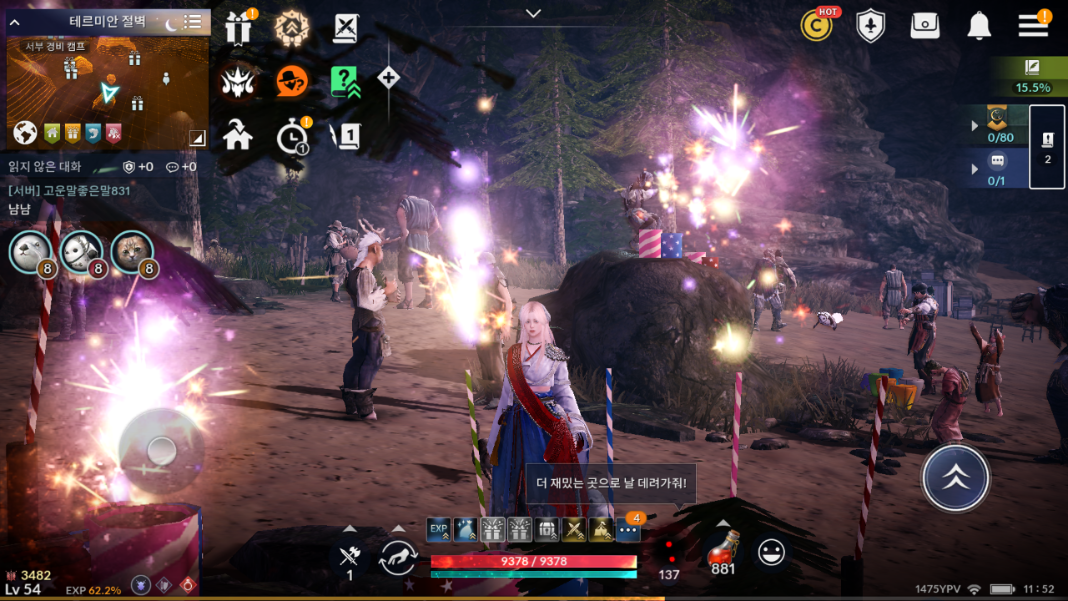Open the inventory bag
1068x601 pixels.
tap(925, 27)
